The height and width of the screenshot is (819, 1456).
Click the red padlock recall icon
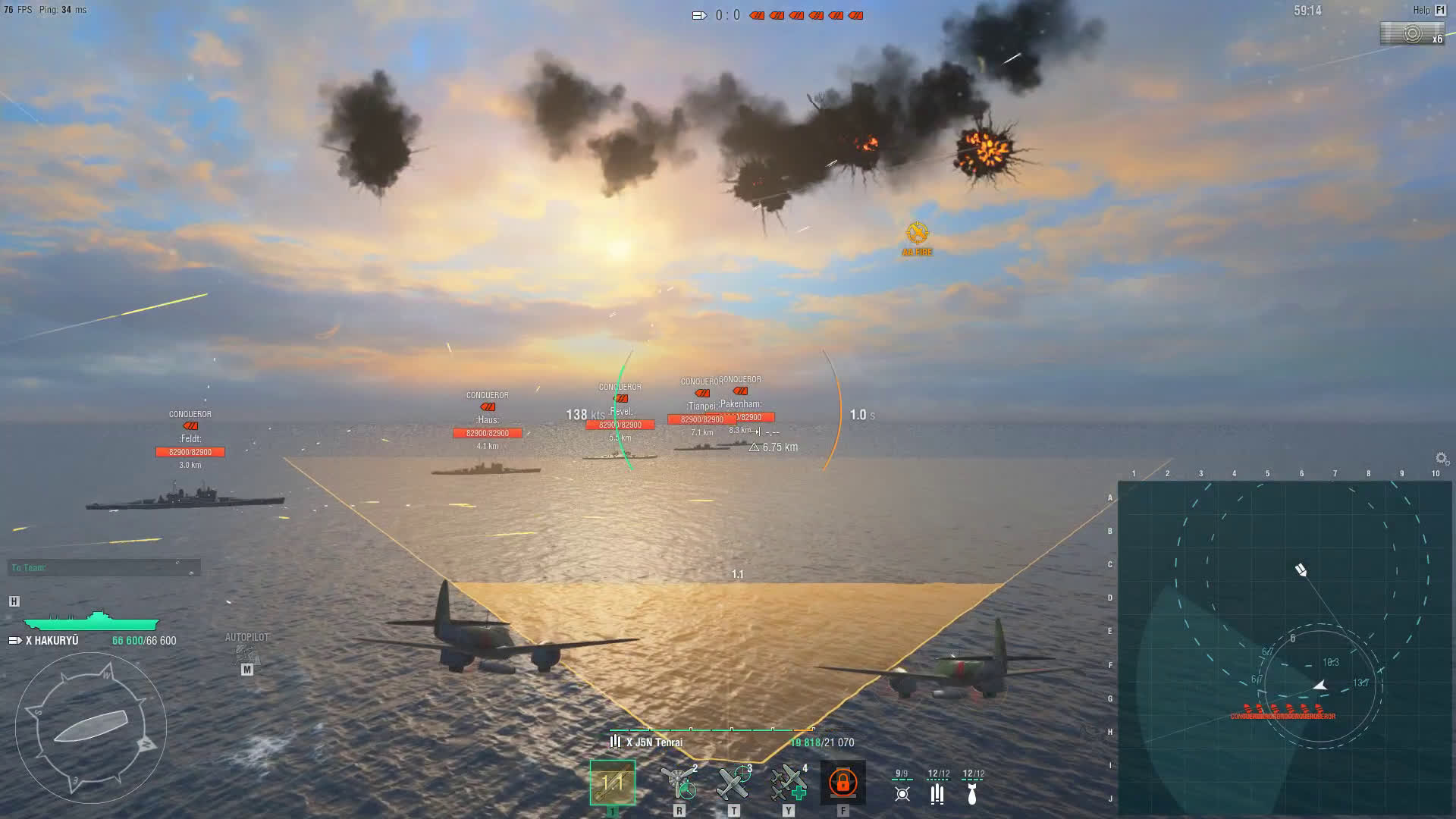pyautogui.click(x=843, y=782)
